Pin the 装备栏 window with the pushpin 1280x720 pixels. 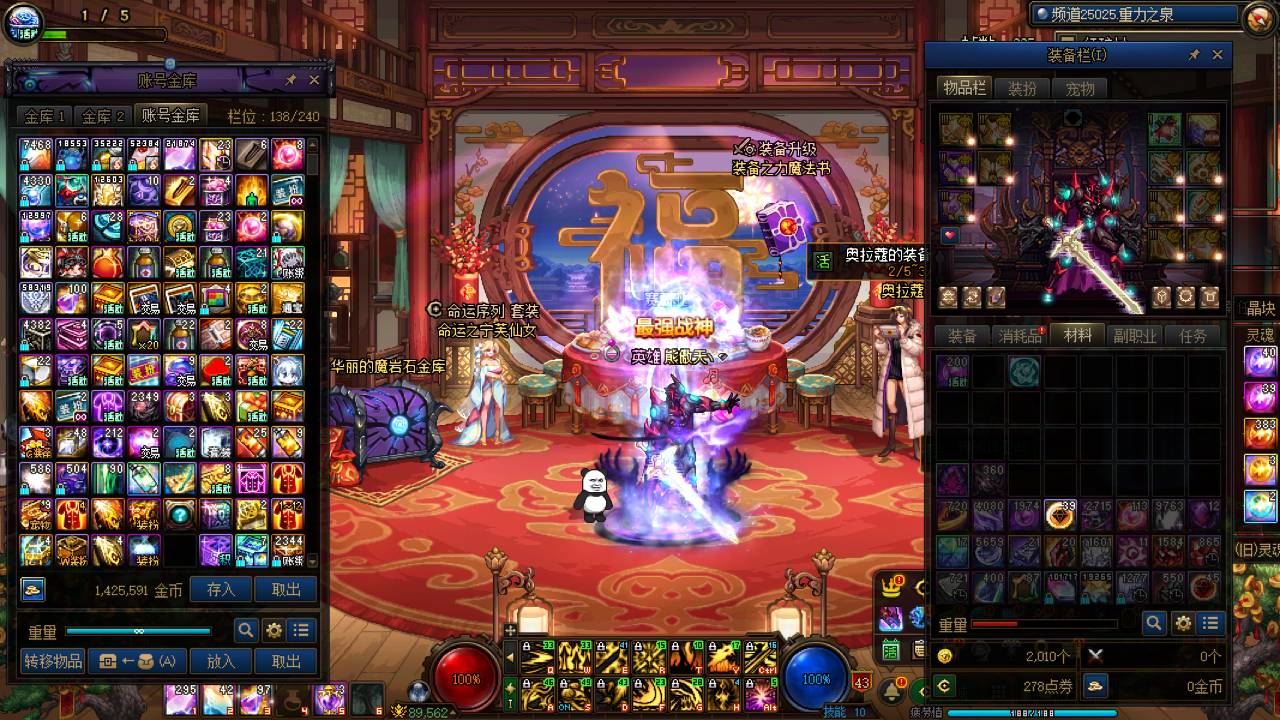click(1194, 55)
